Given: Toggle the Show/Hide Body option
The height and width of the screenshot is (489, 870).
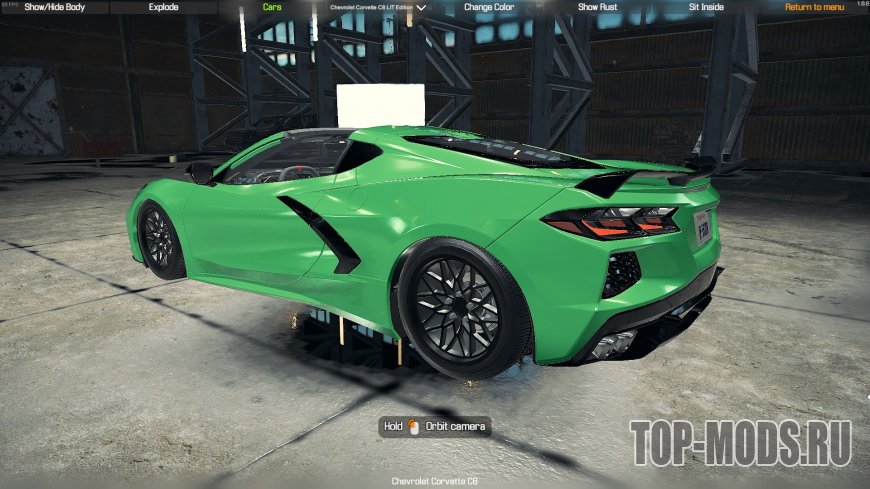Looking at the screenshot, I should [x=54, y=7].
